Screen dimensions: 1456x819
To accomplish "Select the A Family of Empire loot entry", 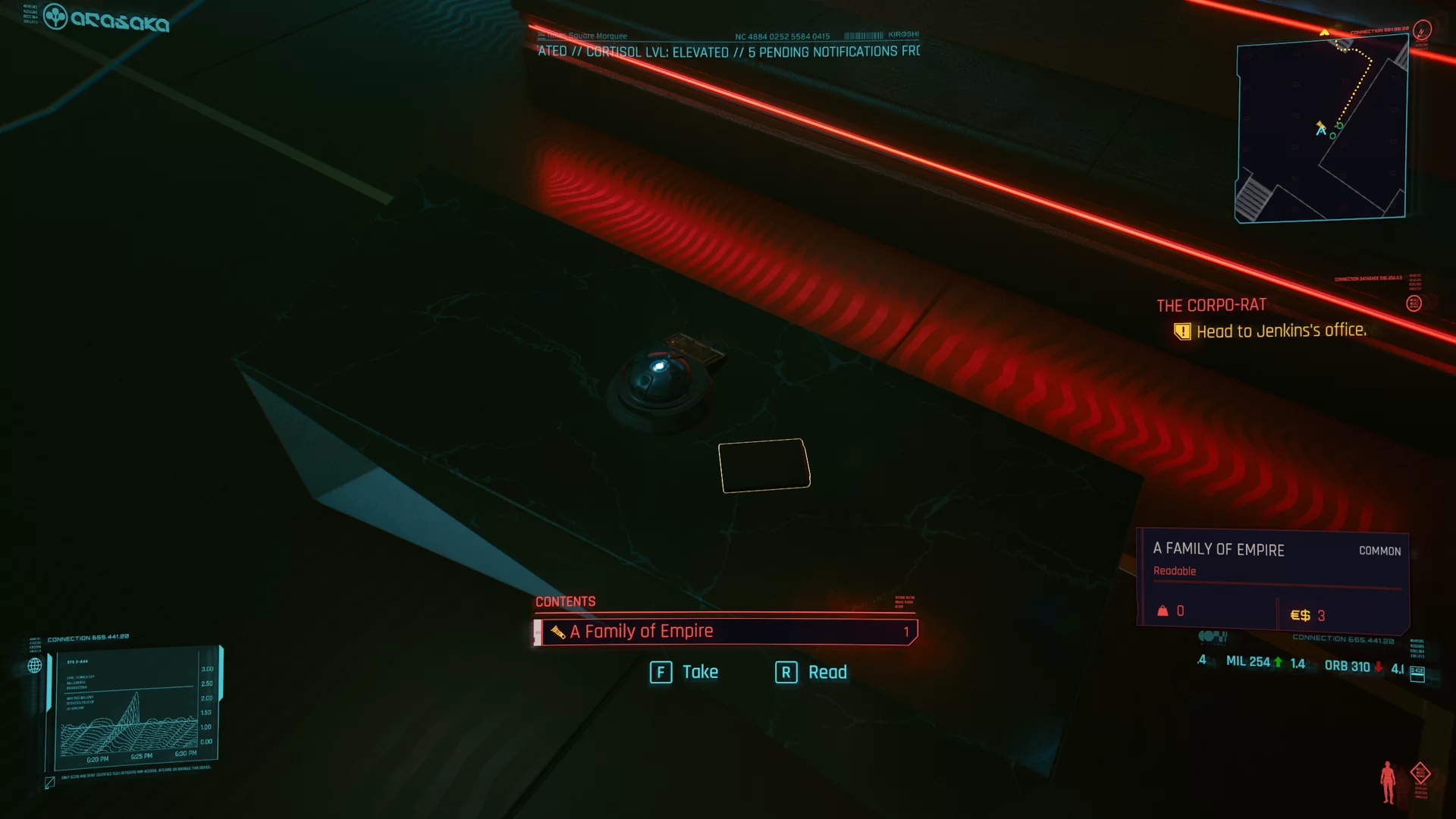I will (725, 632).
